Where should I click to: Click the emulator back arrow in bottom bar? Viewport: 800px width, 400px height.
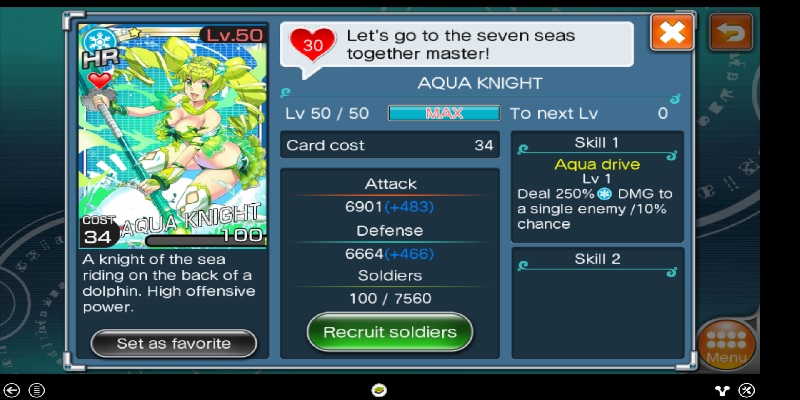point(12,389)
